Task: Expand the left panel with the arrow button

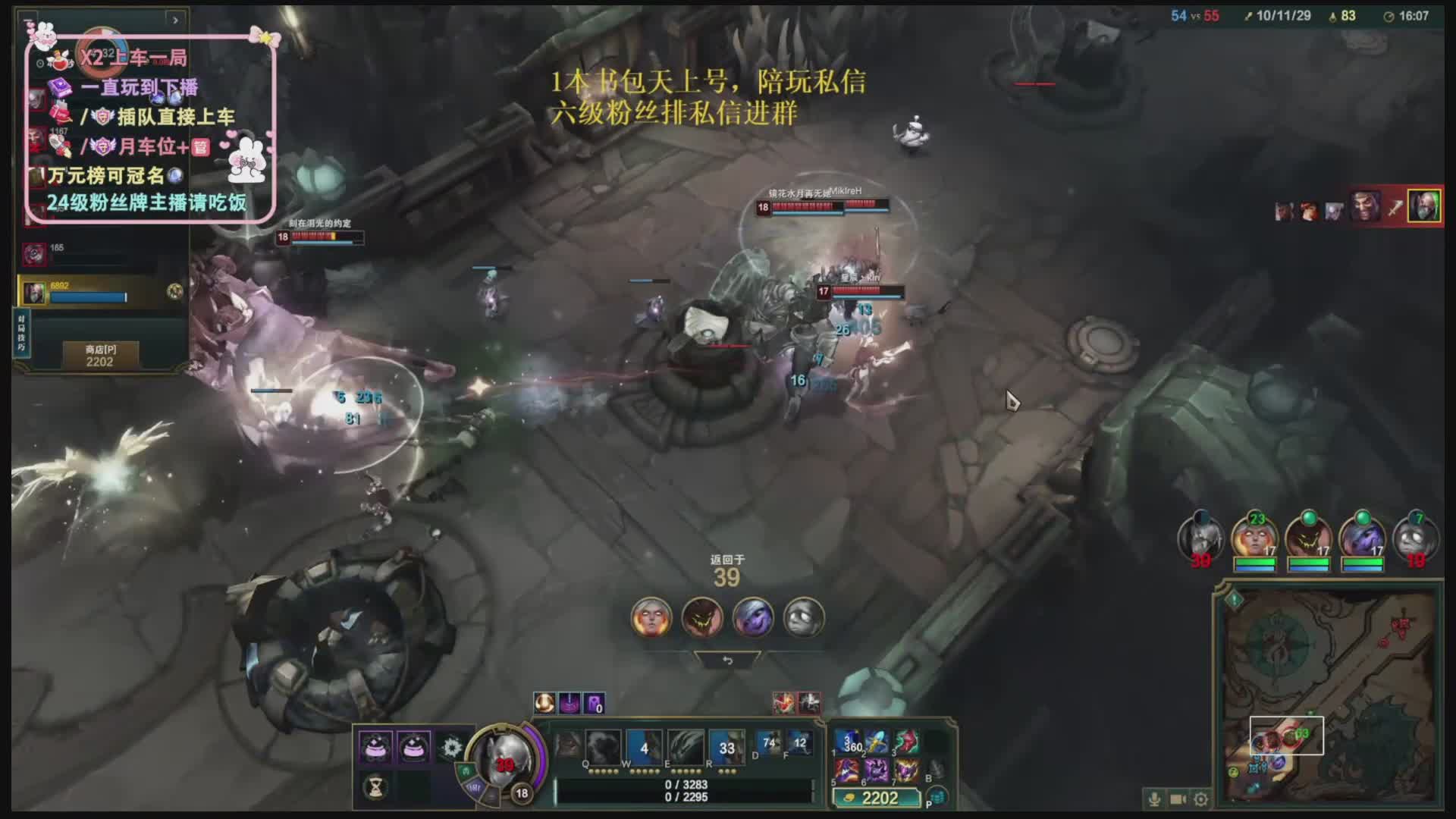Action: tap(175, 20)
